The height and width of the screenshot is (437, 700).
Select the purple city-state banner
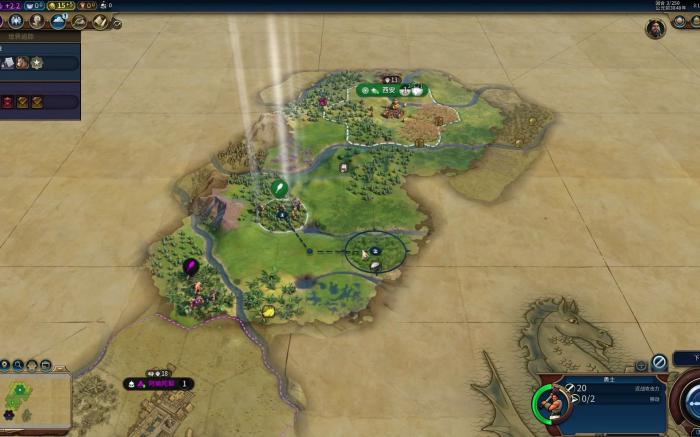click(x=160, y=383)
